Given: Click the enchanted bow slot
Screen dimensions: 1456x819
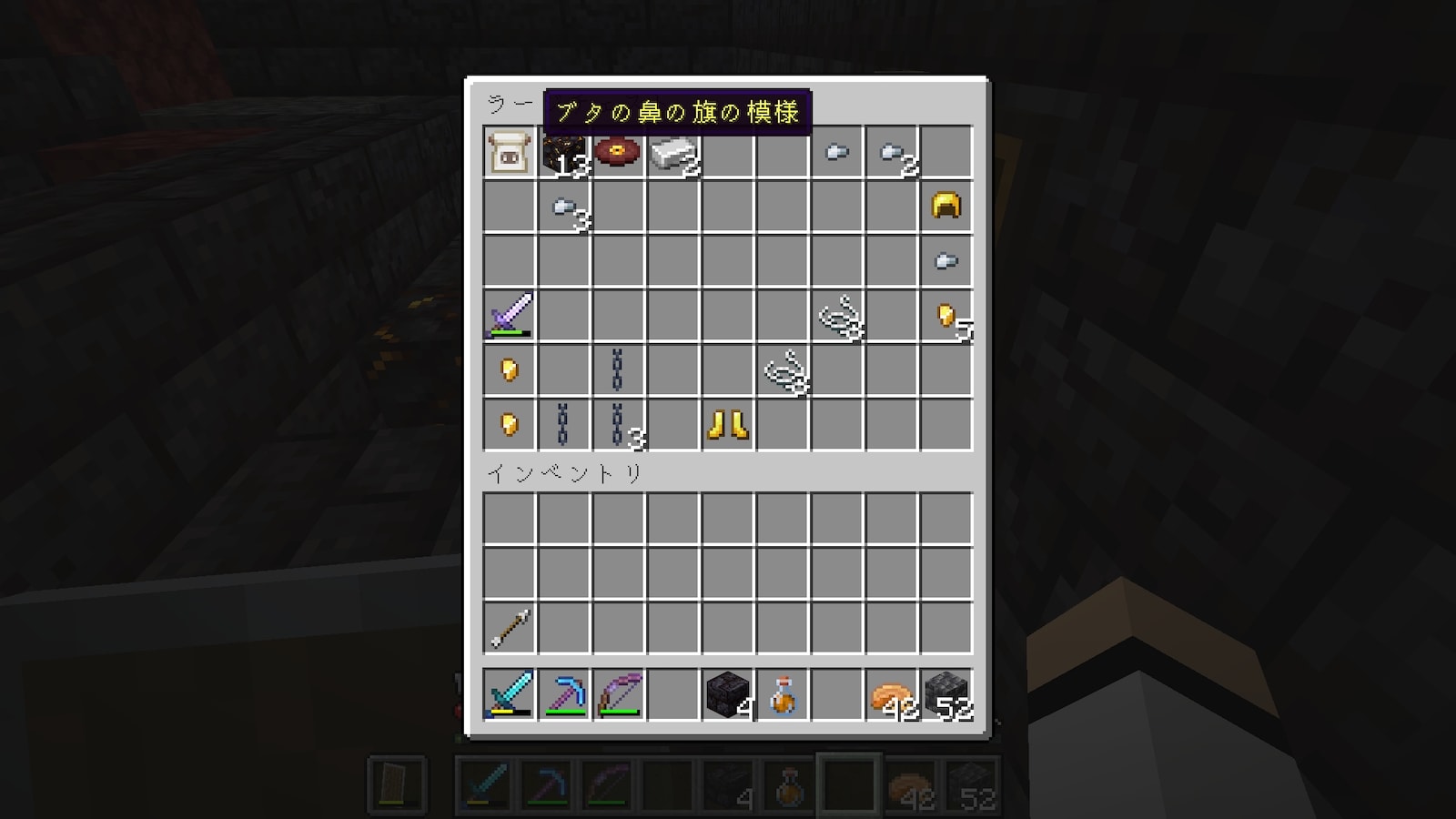Looking at the screenshot, I should [x=619, y=694].
